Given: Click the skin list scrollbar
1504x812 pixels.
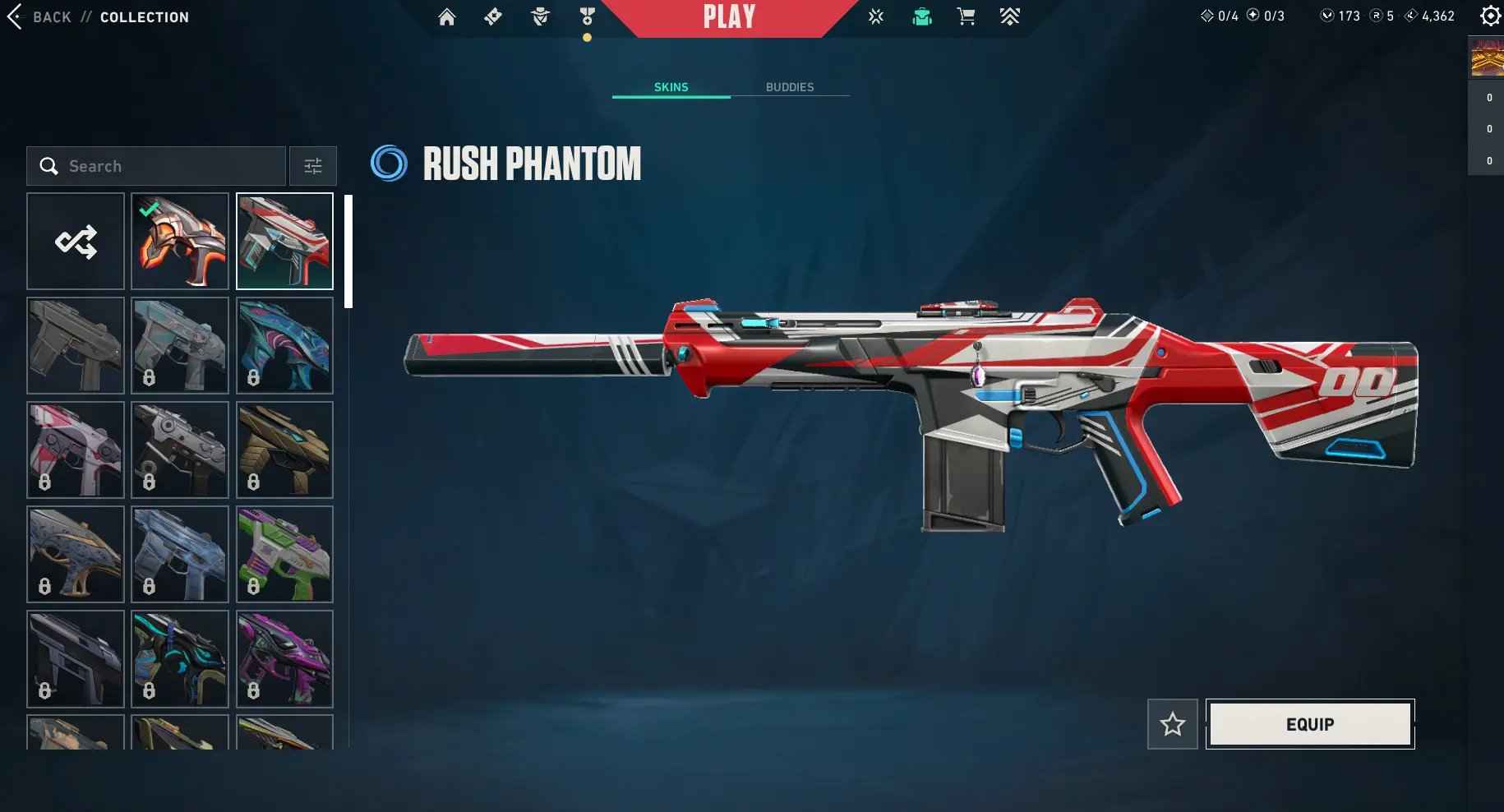Looking at the screenshot, I should (x=348, y=251).
